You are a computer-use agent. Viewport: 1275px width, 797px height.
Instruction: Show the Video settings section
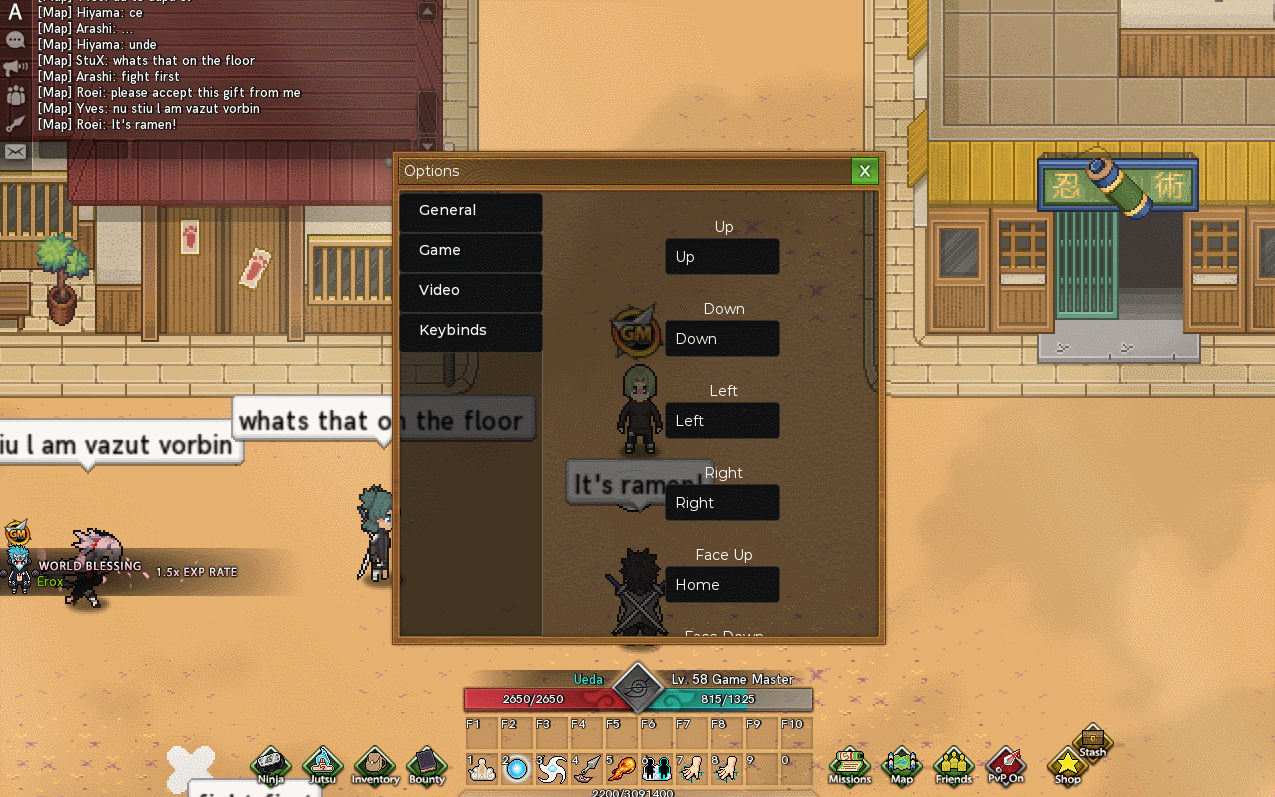[x=470, y=291]
